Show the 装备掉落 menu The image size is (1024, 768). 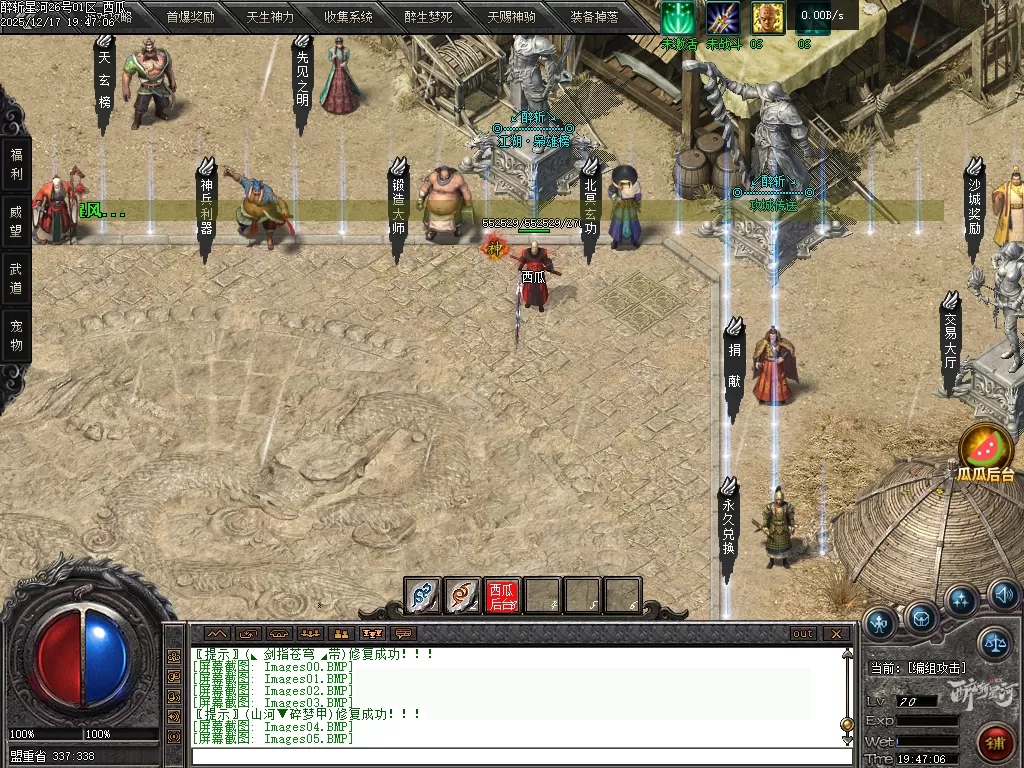coord(594,17)
